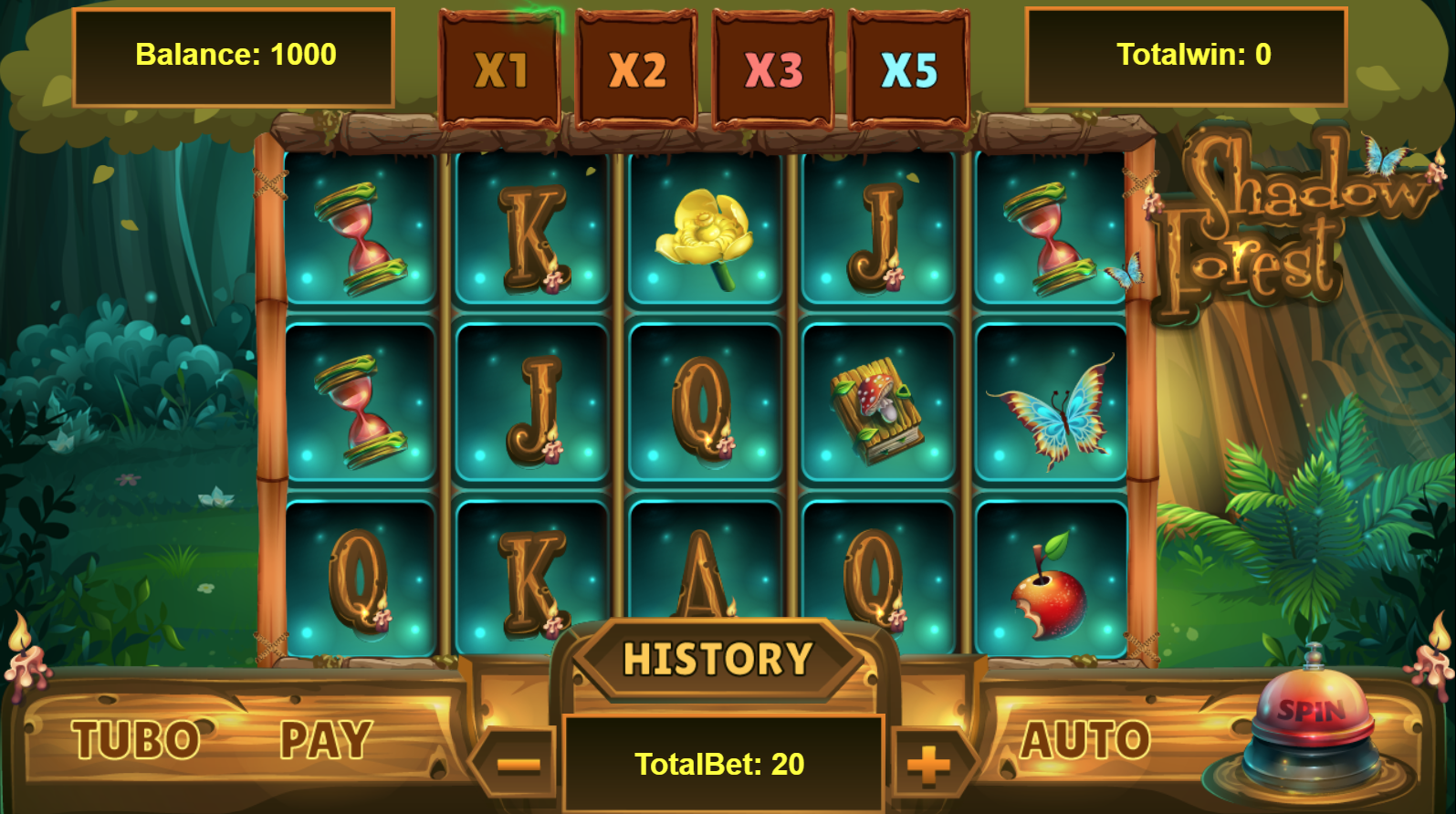Increase total bet with plus button
Image resolution: width=1456 pixels, height=814 pixels.
point(928,764)
